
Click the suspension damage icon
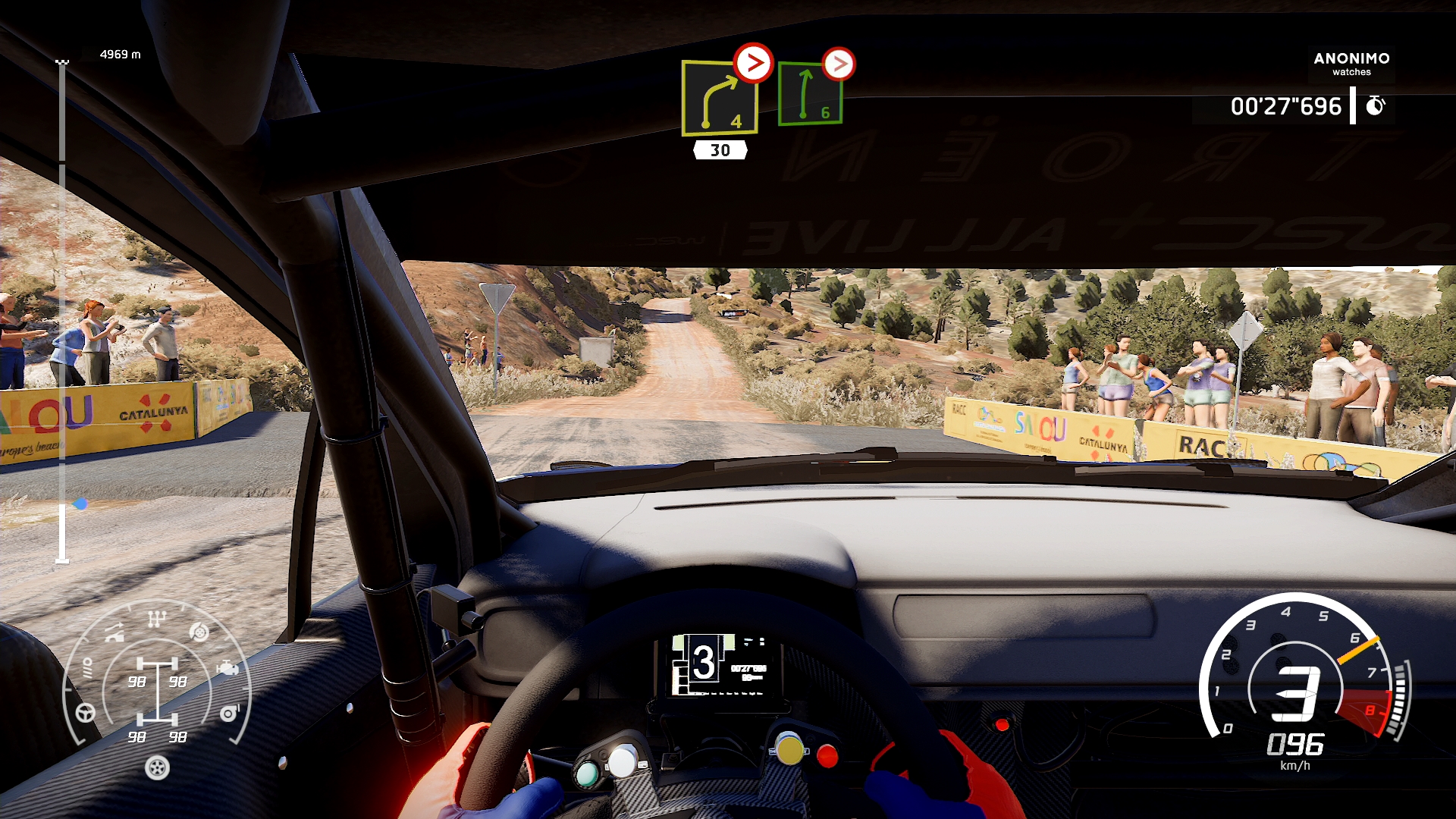tap(87, 668)
